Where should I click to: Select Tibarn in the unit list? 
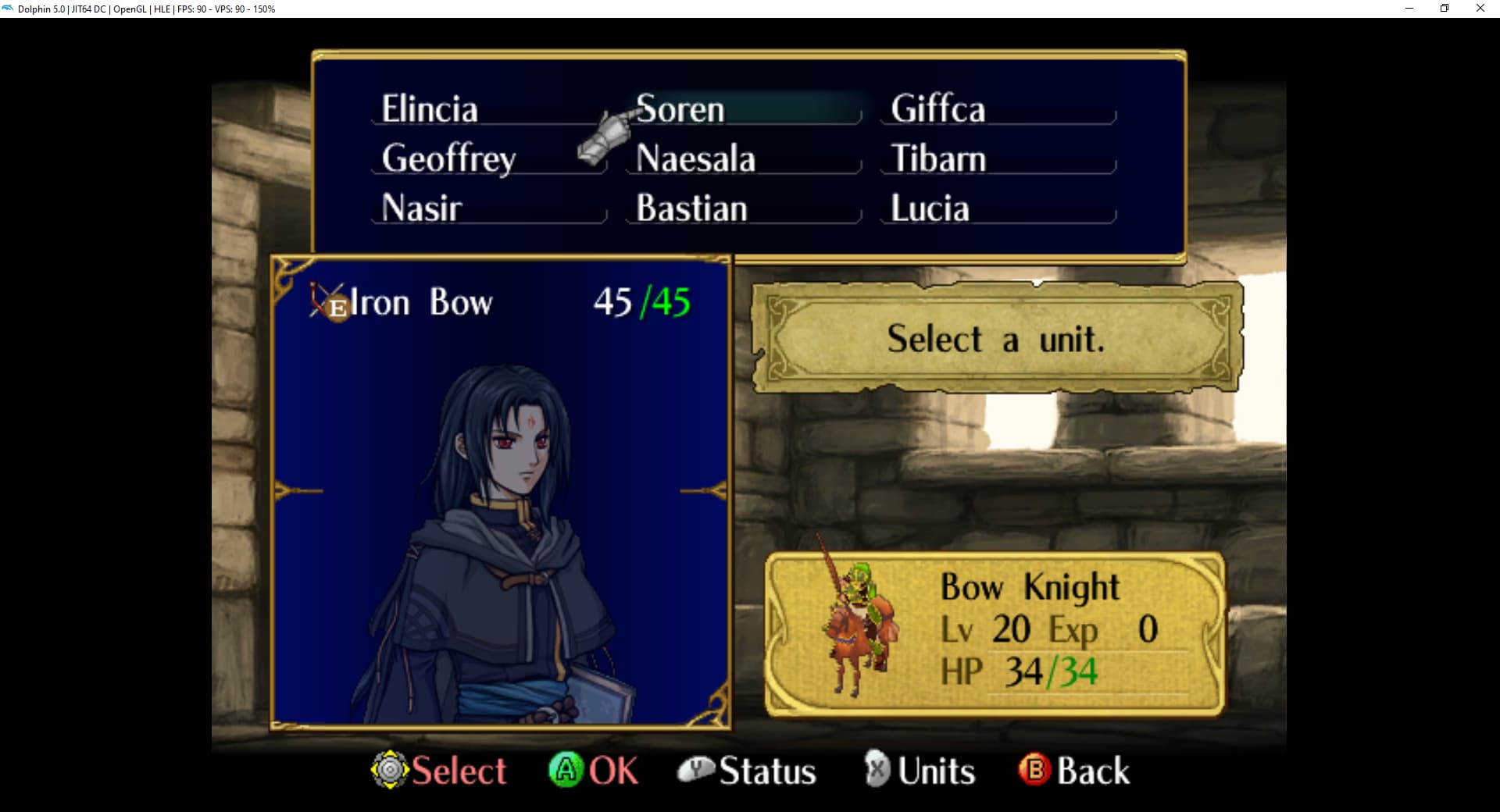pyautogui.click(x=938, y=158)
